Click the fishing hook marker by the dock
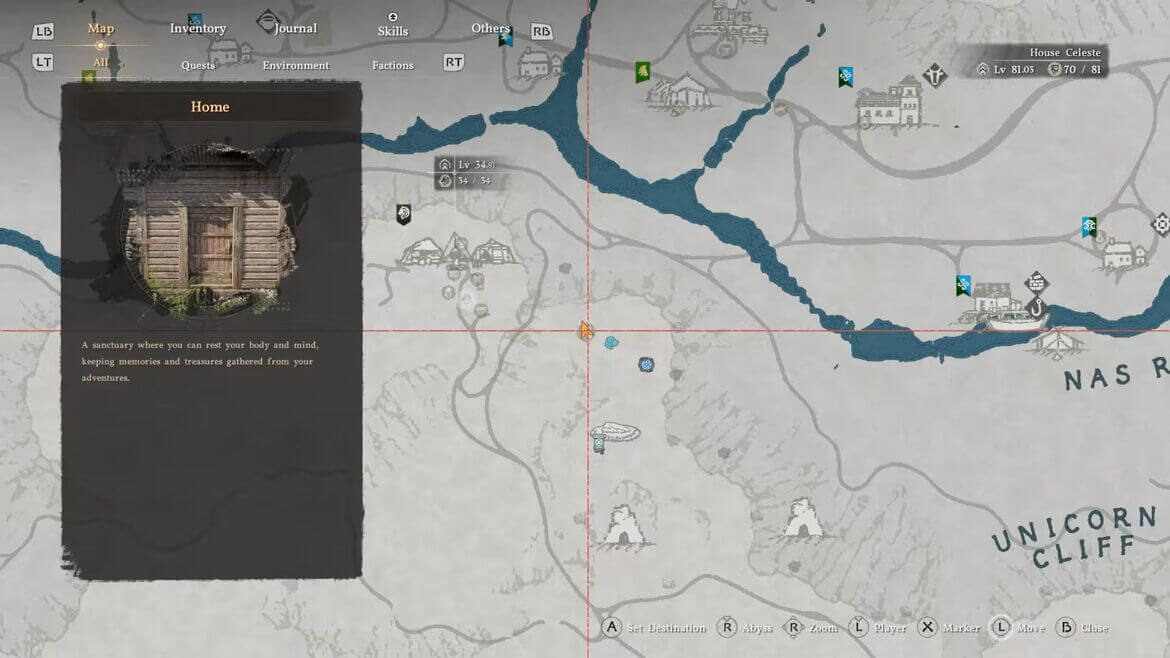This screenshot has height=658, width=1170. tap(1036, 311)
